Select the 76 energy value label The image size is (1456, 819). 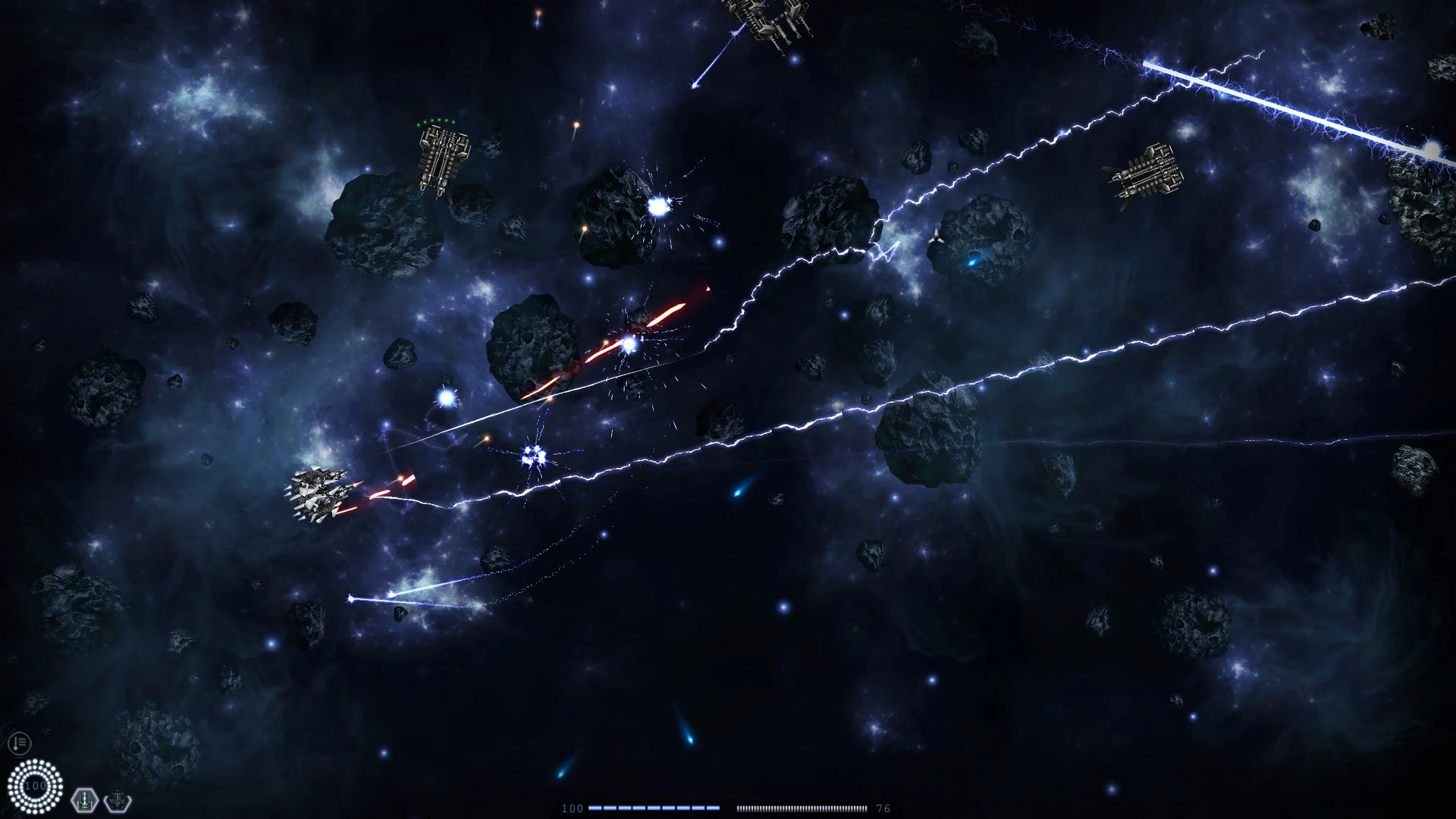click(x=883, y=808)
